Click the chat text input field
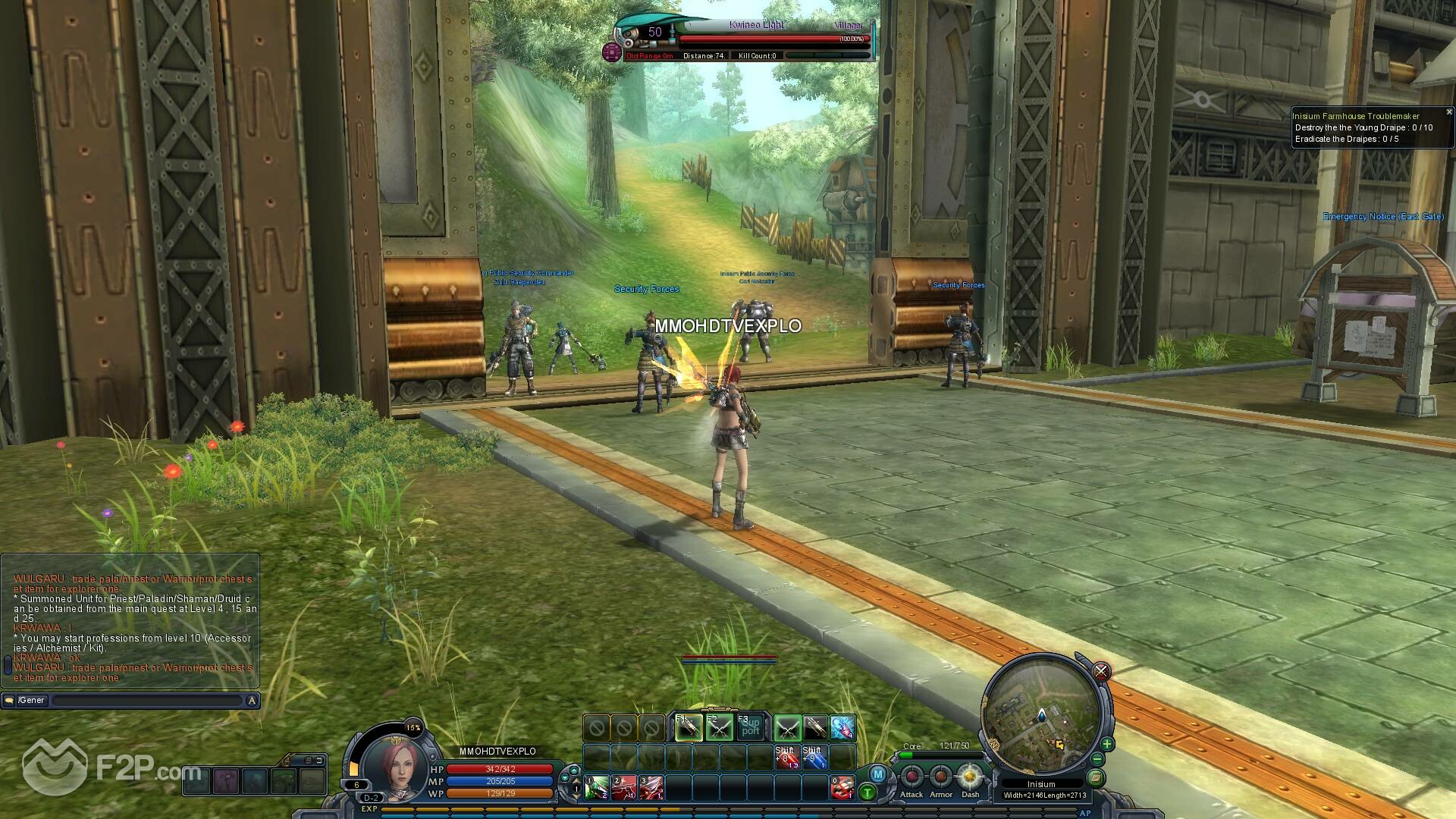 point(148,701)
